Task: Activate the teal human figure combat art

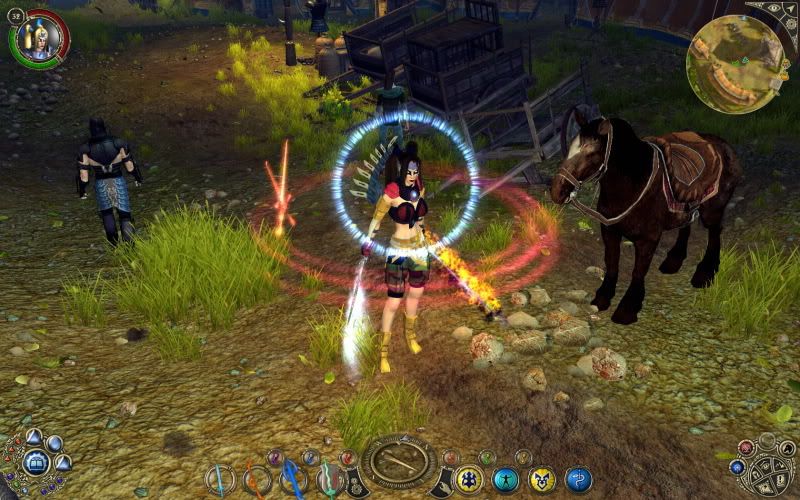Action: point(506,480)
